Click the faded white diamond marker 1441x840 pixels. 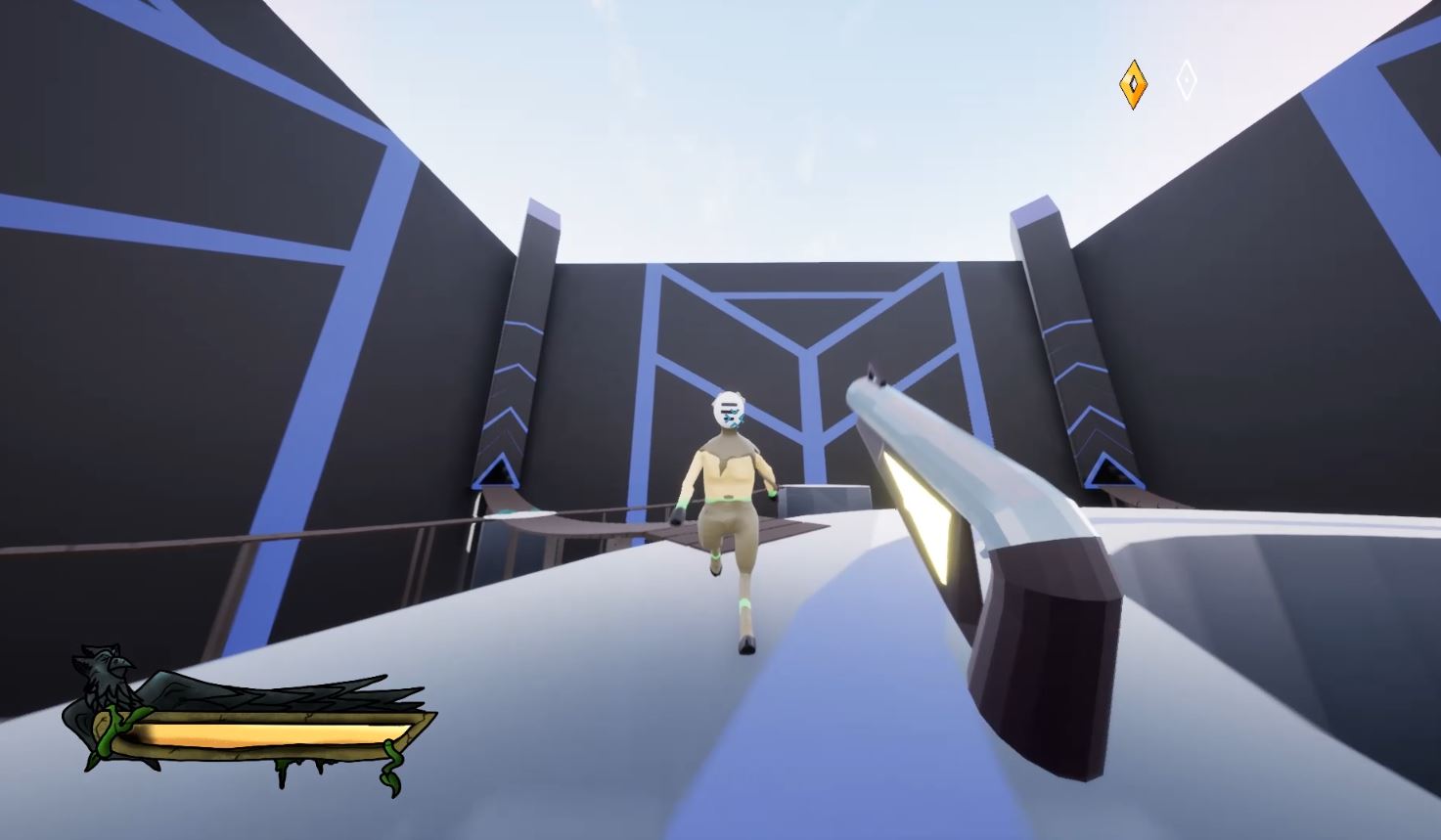click(x=1186, y=81)
